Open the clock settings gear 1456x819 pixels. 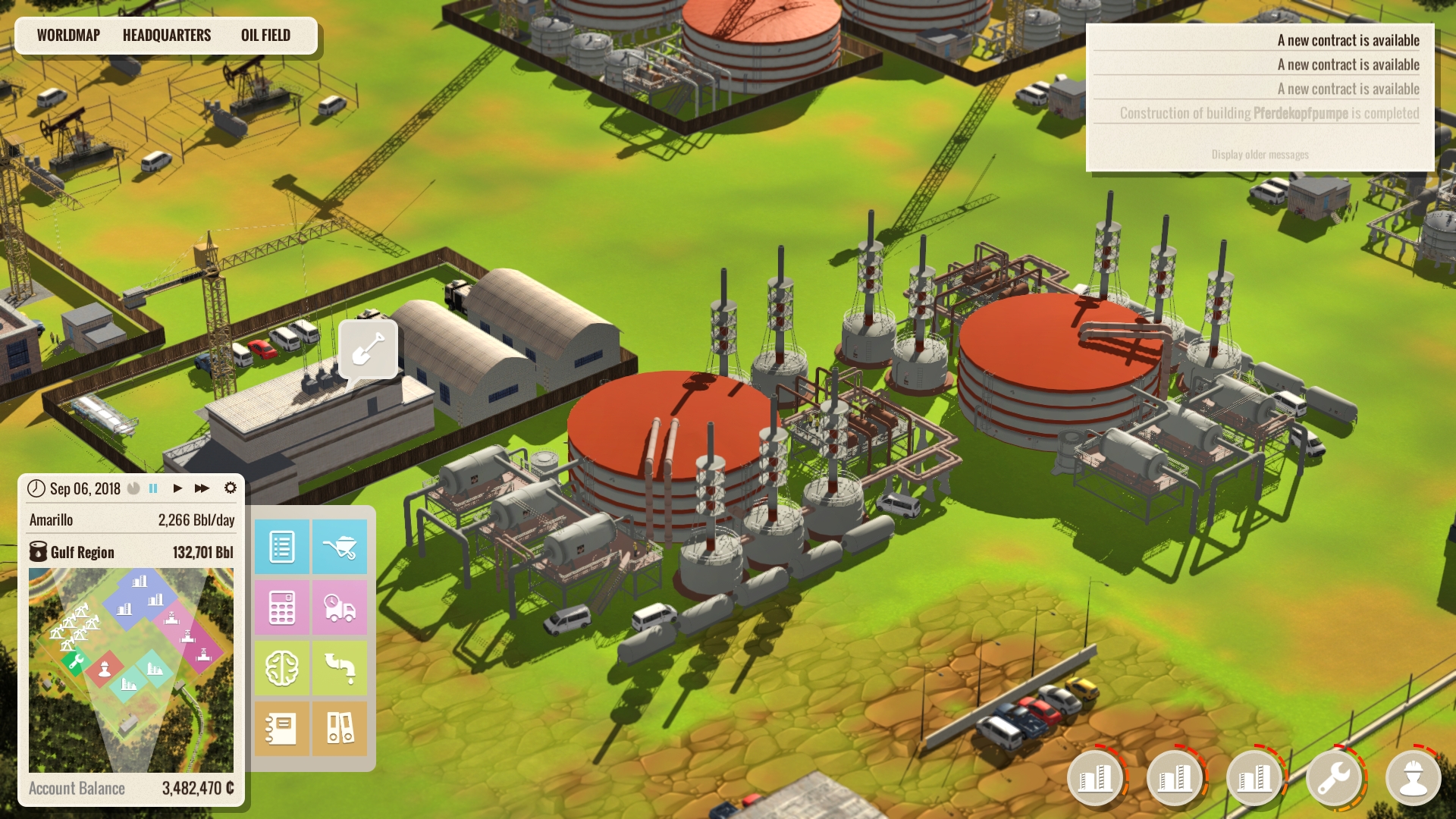click(231, 488)
